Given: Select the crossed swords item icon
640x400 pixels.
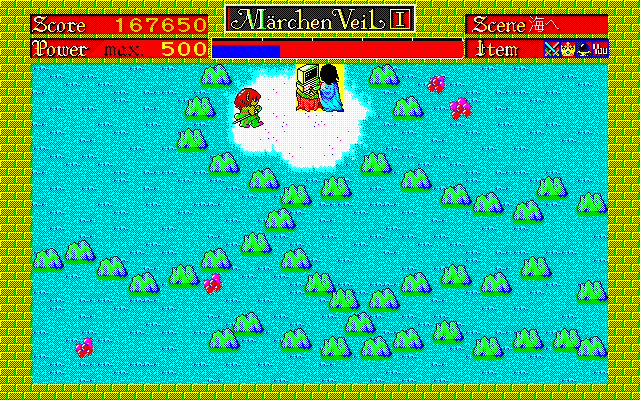Looking at the screenshot, I should 550,48.
